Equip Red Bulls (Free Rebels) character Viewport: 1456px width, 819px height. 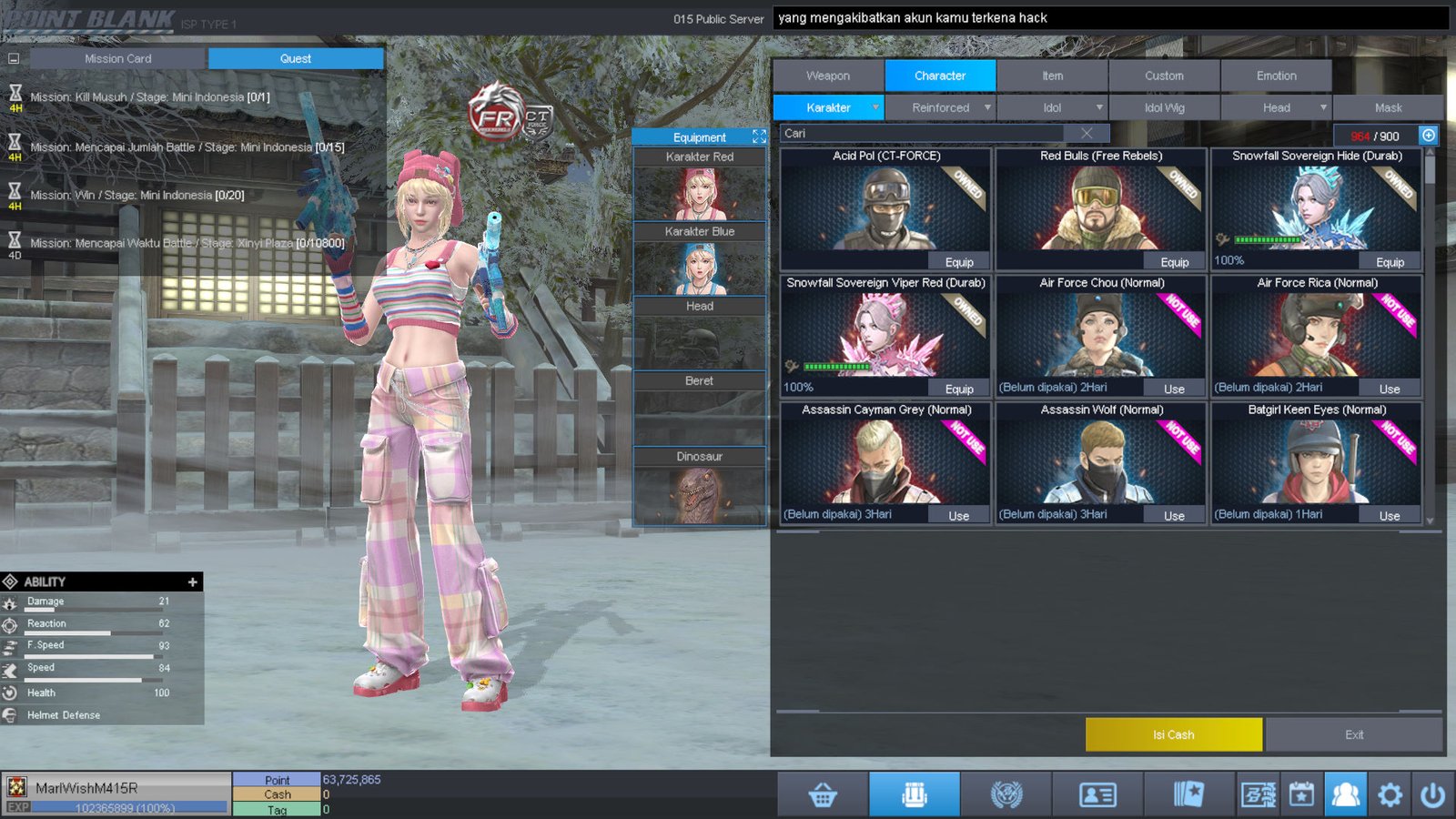click(x=1174, y=262)
